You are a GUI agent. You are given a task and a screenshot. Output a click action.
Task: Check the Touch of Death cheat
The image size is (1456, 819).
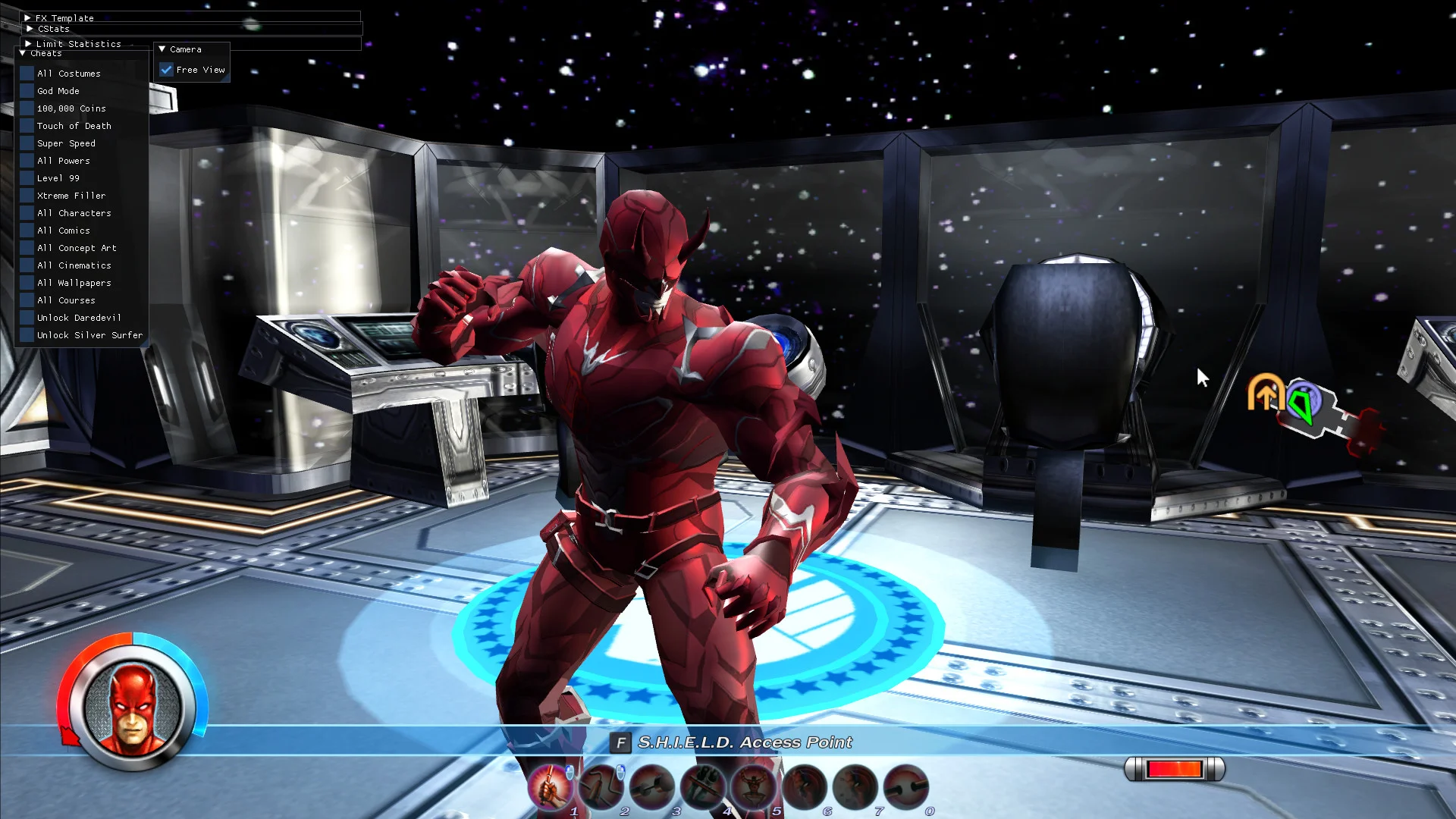[27, 126]
